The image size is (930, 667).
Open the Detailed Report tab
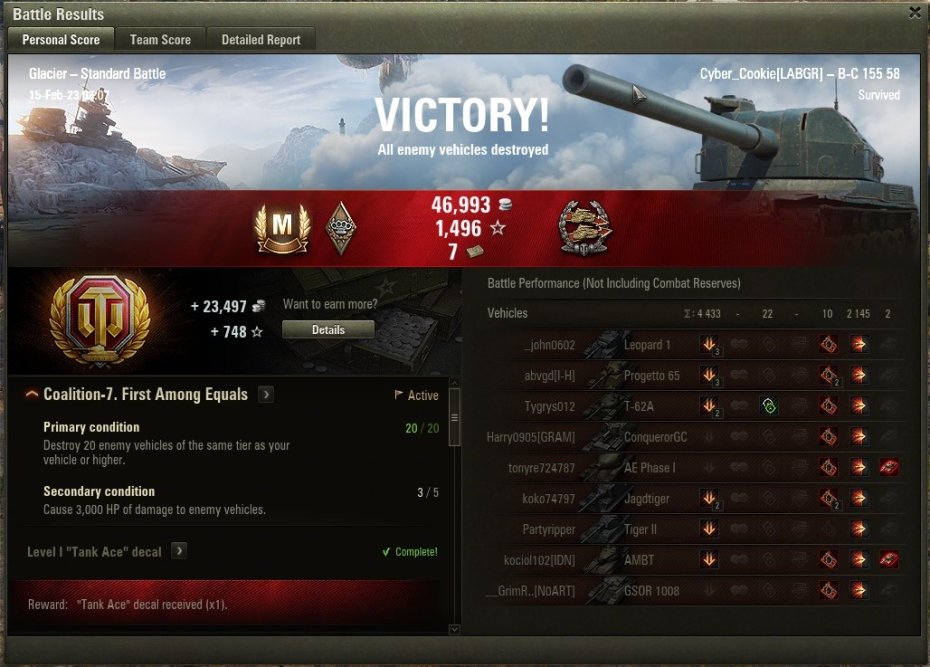[x=261, y=40]
